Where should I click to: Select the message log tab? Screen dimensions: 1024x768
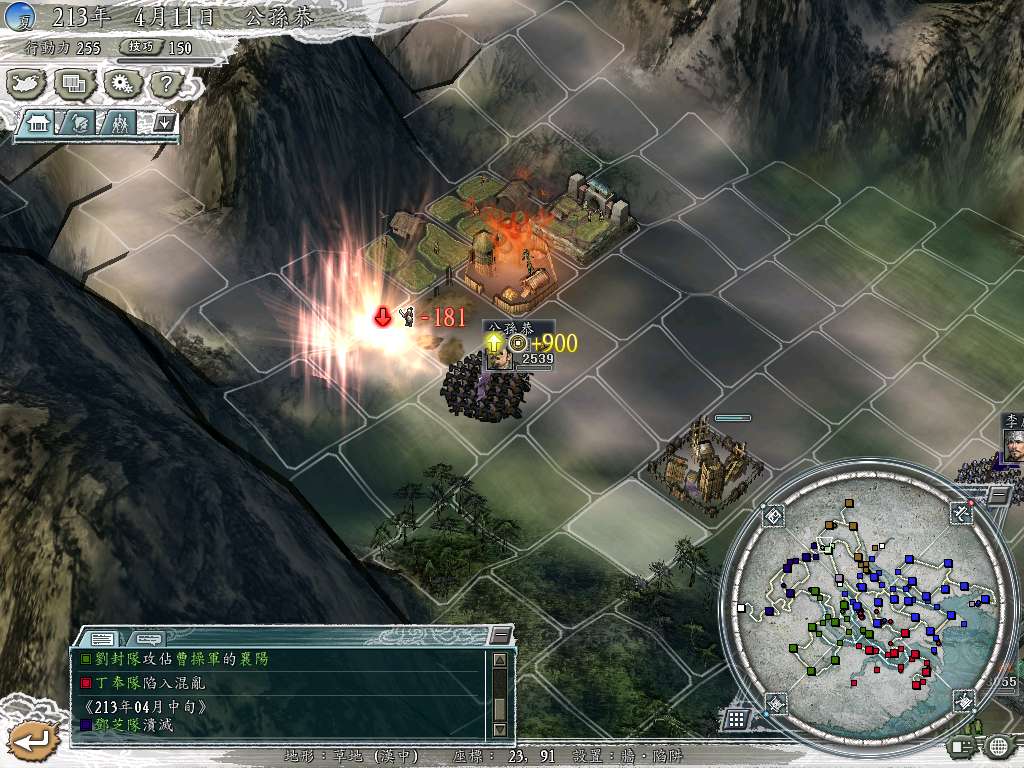point(102,638)
